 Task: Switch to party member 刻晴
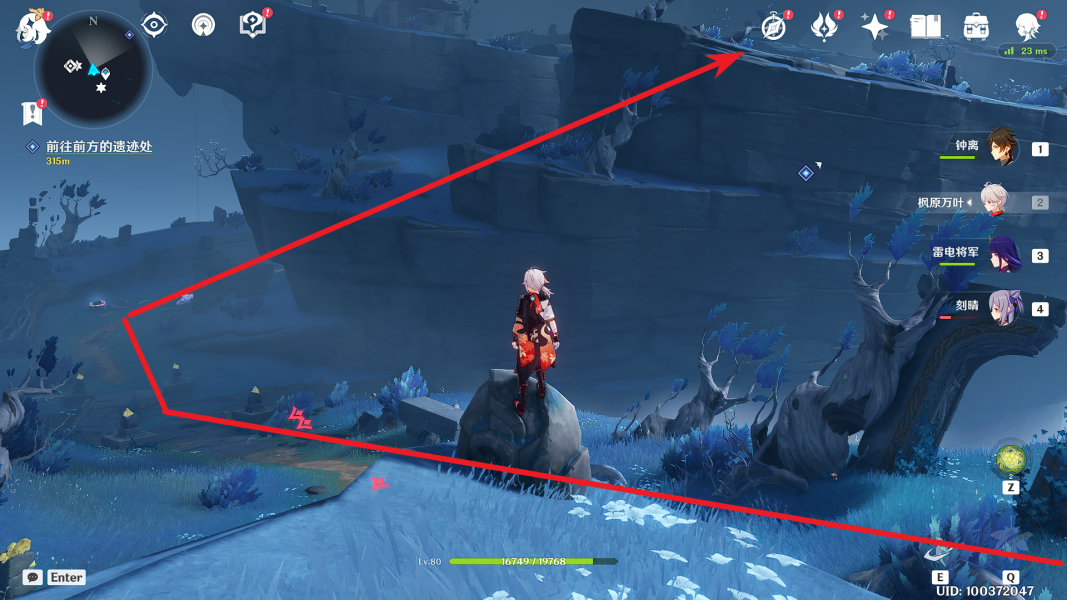(1002, 308)
